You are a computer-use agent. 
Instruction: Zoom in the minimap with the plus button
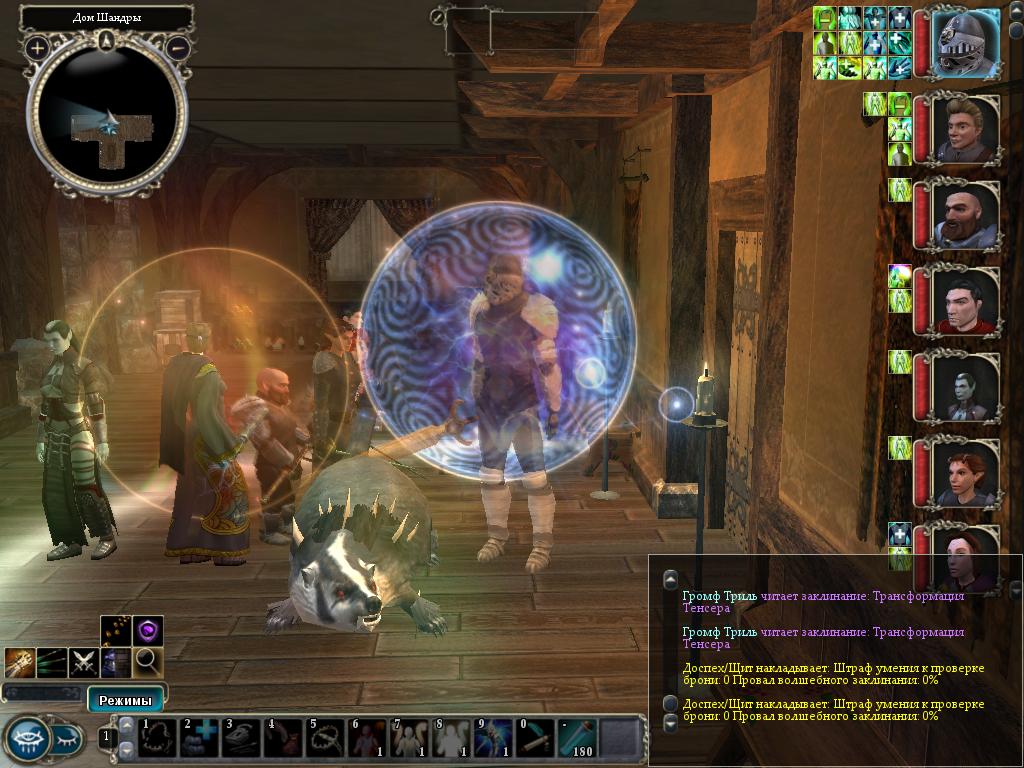tap(38, 47)
